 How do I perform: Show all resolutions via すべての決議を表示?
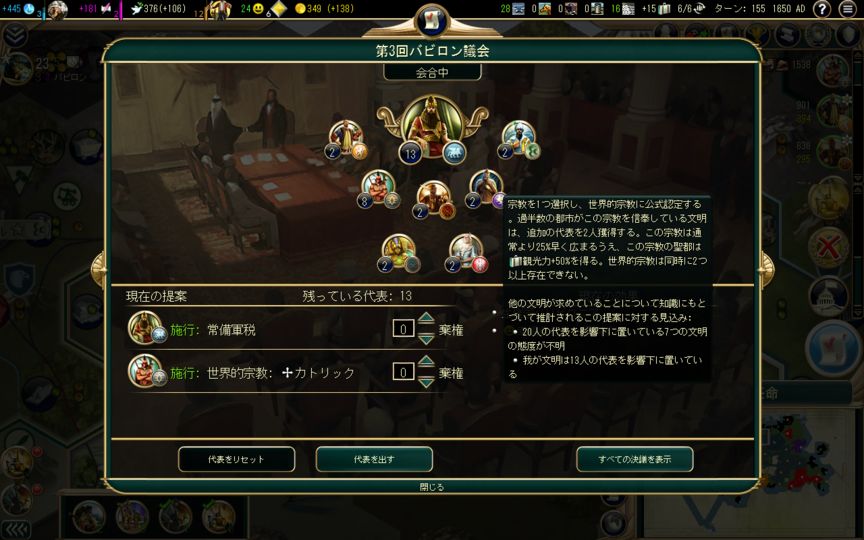(x=634, y=459)
